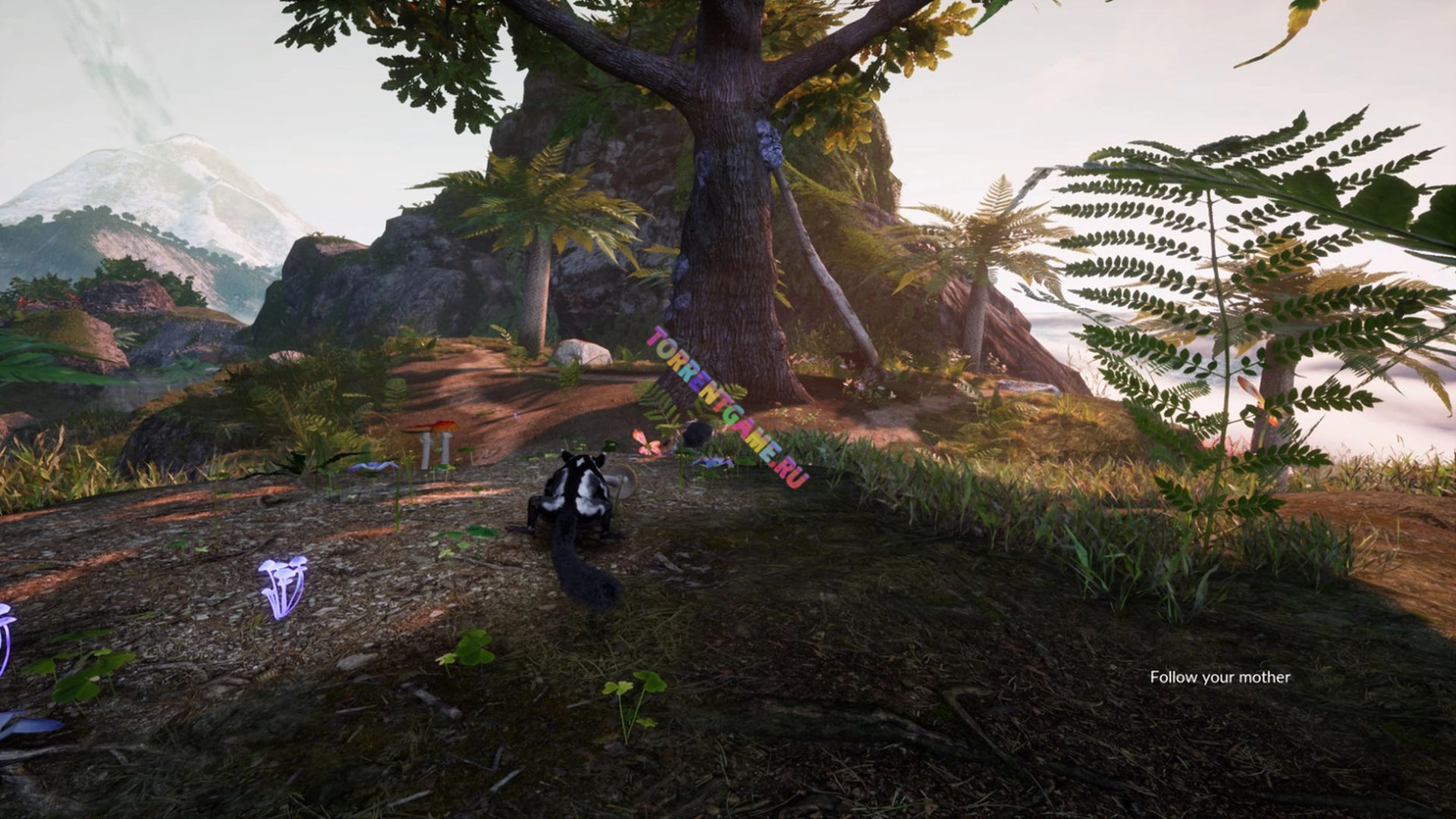Select the "Follow your mother" objective text
Screen dimensions: 1456x819
click(1219, 677)
